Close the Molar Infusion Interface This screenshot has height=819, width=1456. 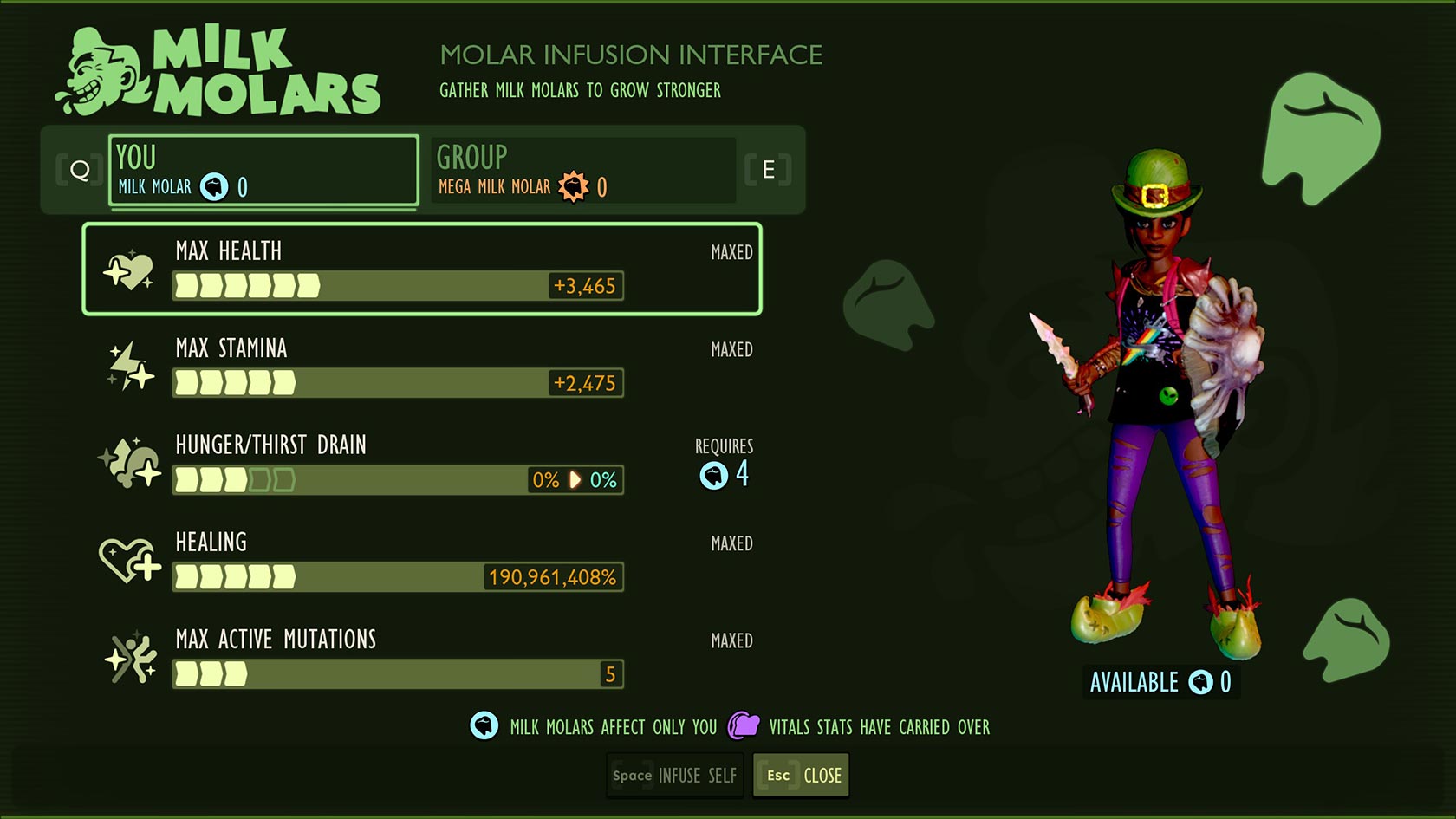[802, 776]
